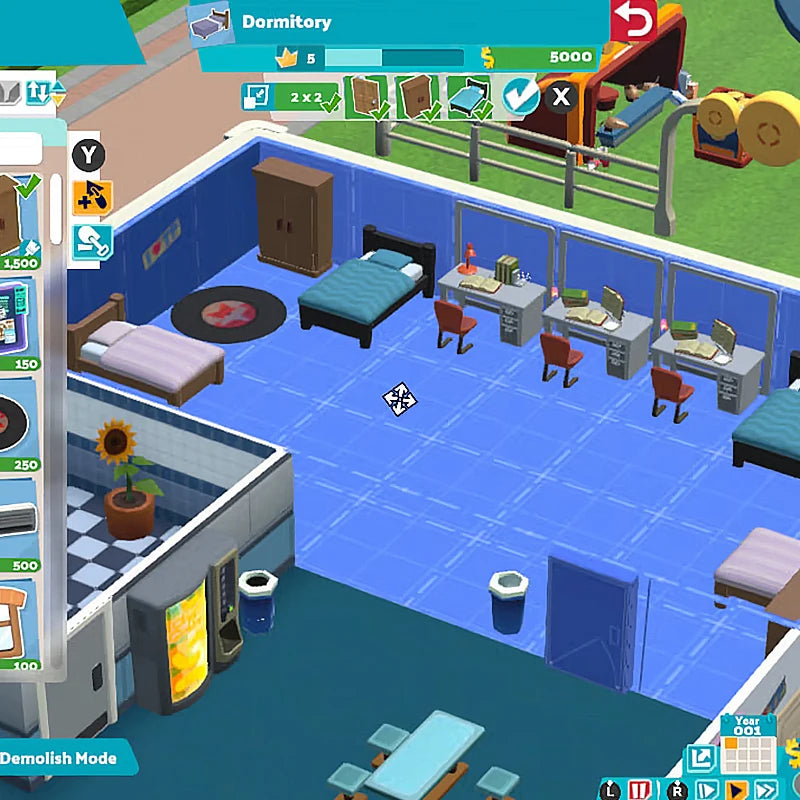Toggle the item list sort arrows

pyautogui.click(x=43, y=92)
